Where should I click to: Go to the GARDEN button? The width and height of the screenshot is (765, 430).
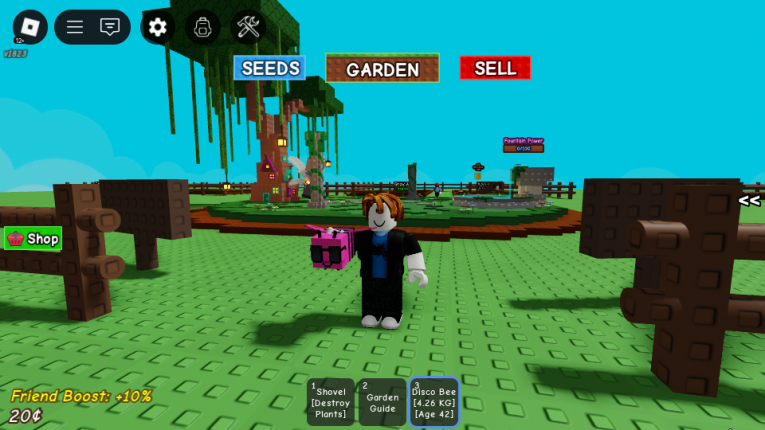pos(382,69)
